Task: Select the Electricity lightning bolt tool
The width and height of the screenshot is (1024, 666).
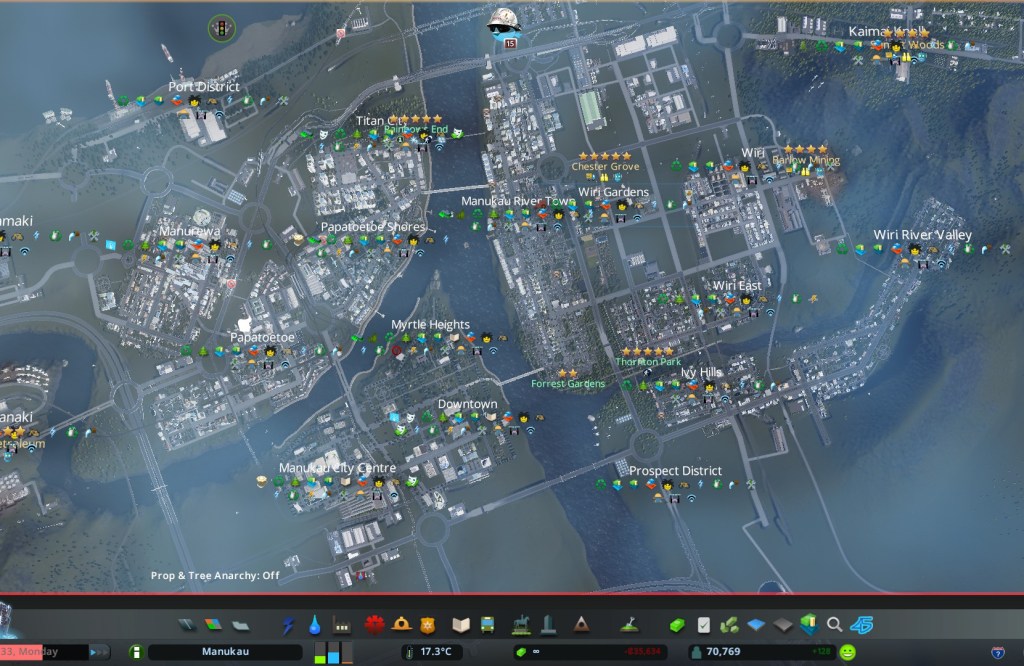Action: [288, 625]
